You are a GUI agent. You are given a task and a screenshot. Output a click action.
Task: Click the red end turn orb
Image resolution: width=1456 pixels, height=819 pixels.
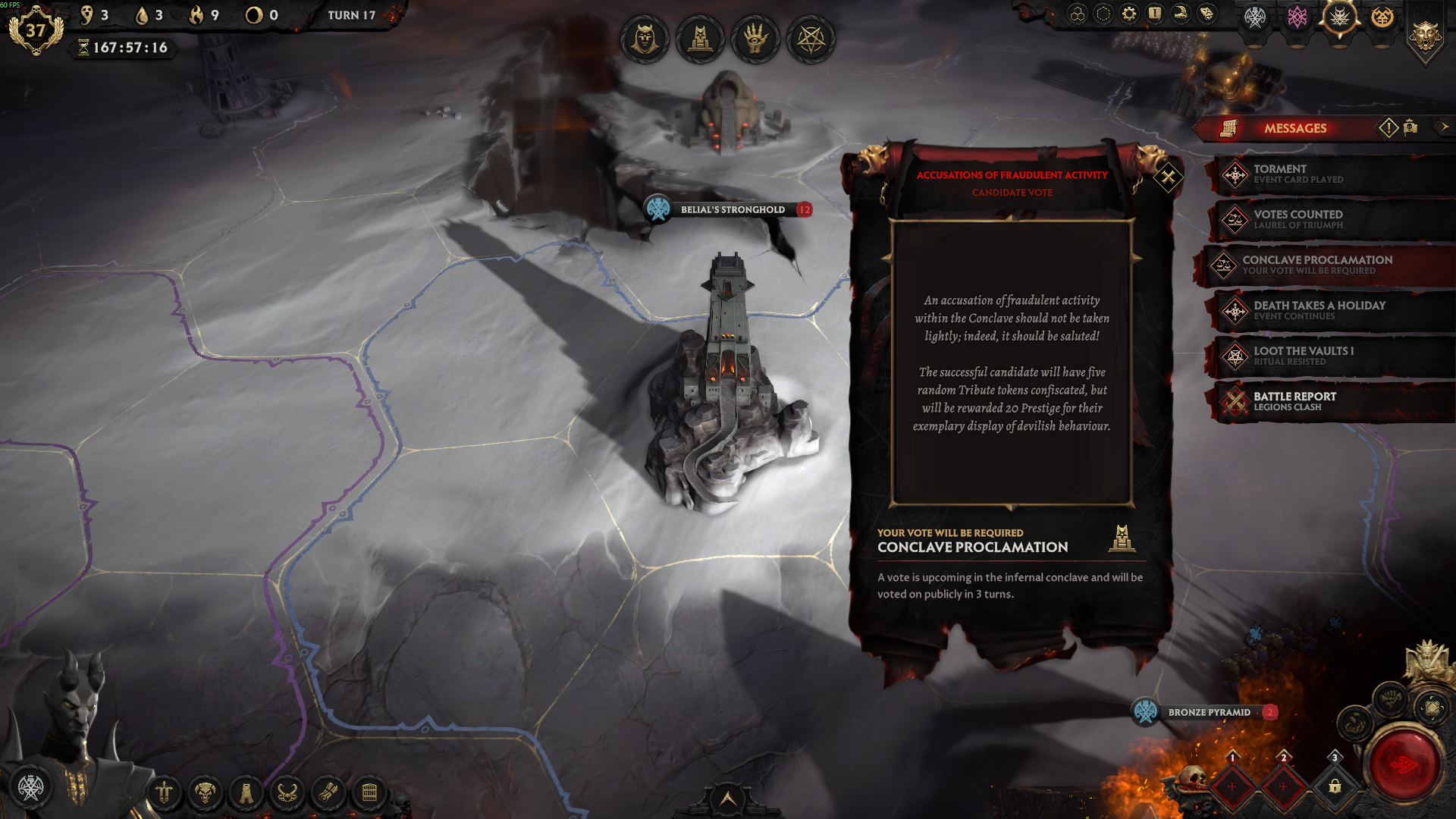pos(1404,764)
